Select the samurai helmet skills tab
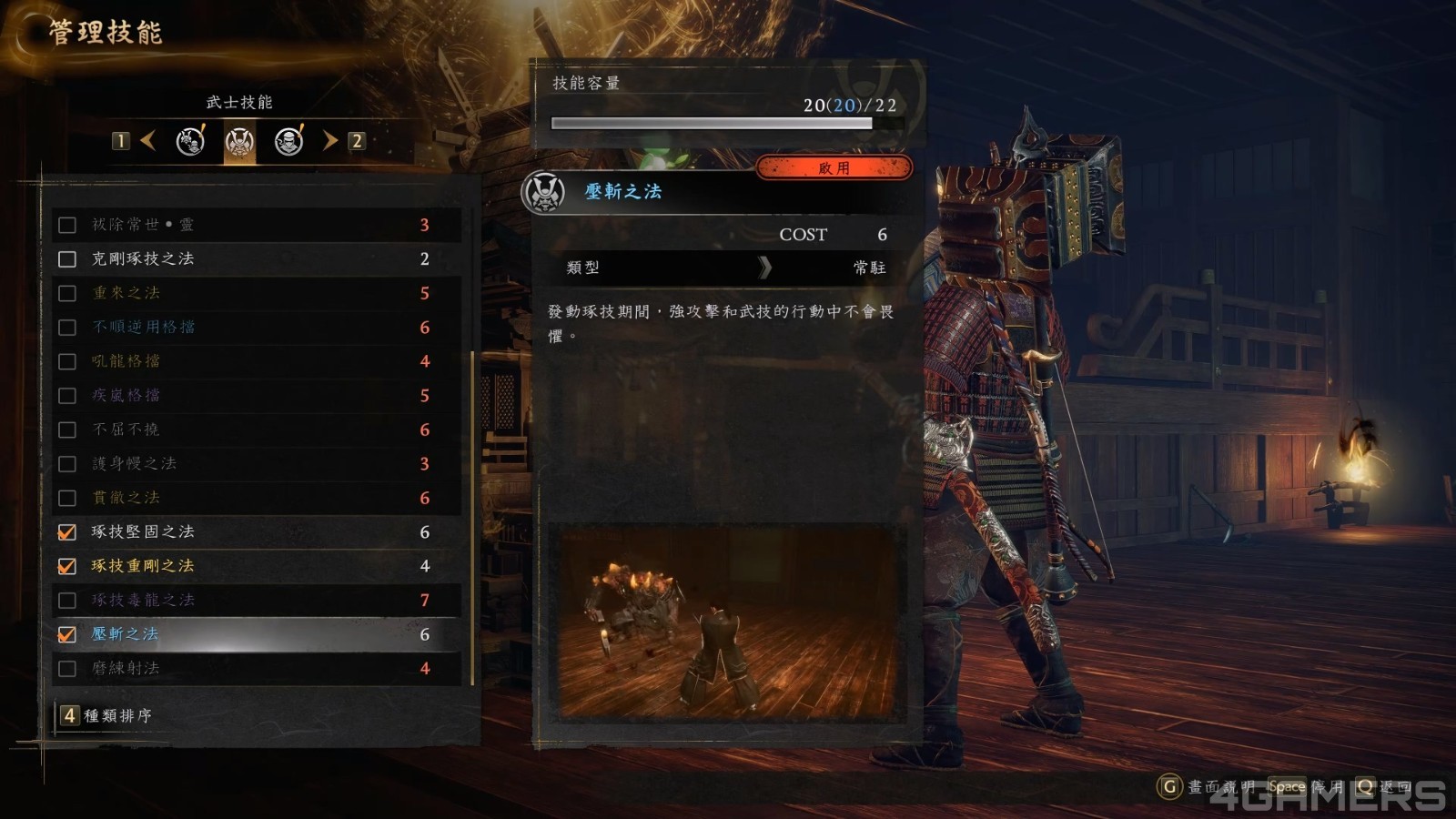Viewport: 1456px width, 819px height. point(239,141)
